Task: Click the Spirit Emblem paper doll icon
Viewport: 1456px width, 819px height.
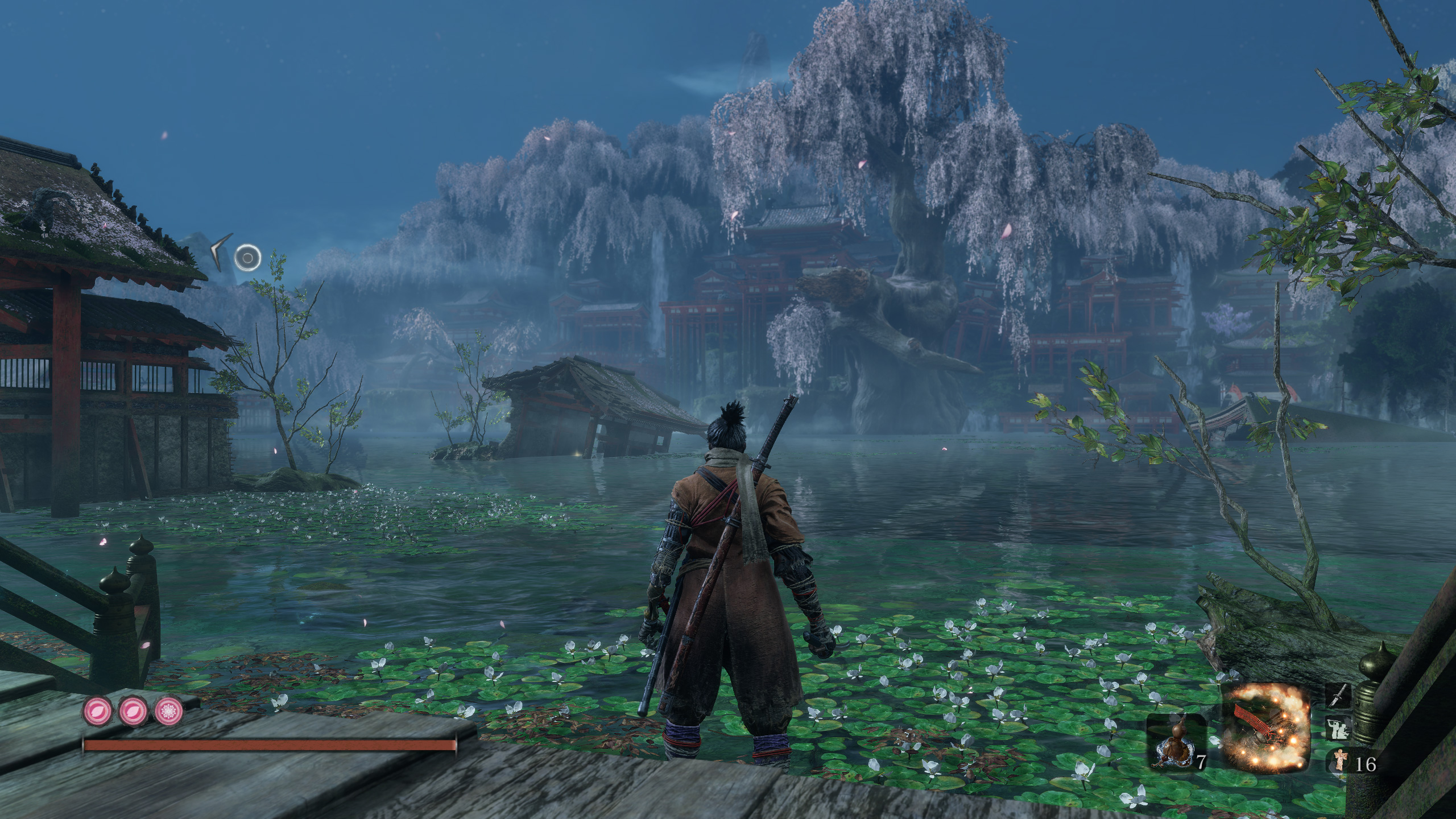Action: pos(1340,761)
